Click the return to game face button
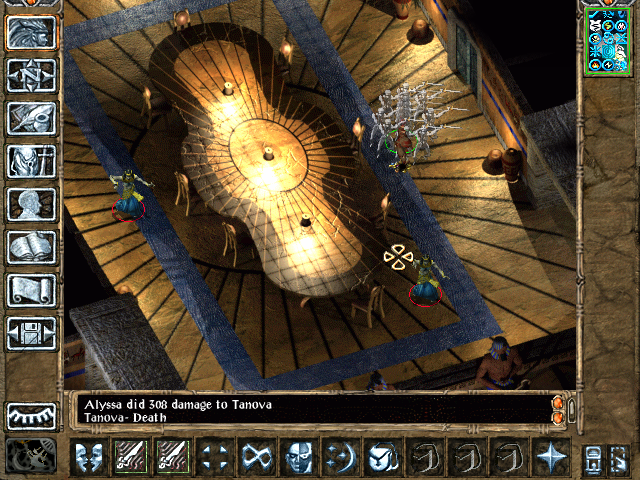The height and width of the screenshot is (480, 640). tap(32, 32)
